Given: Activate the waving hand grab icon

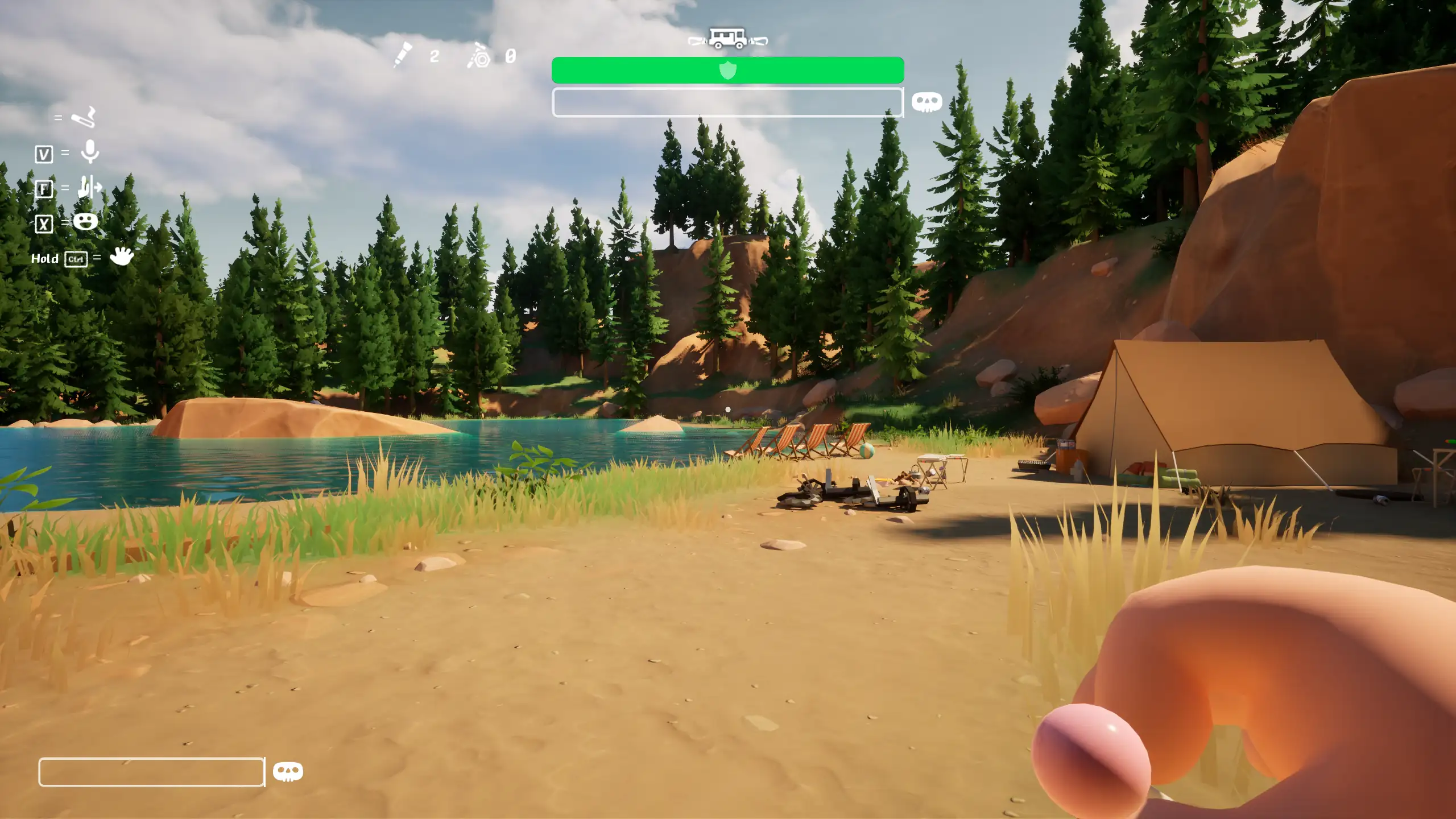Looking at the screenshot, I should pyautogui.click(x=121, y=257).
